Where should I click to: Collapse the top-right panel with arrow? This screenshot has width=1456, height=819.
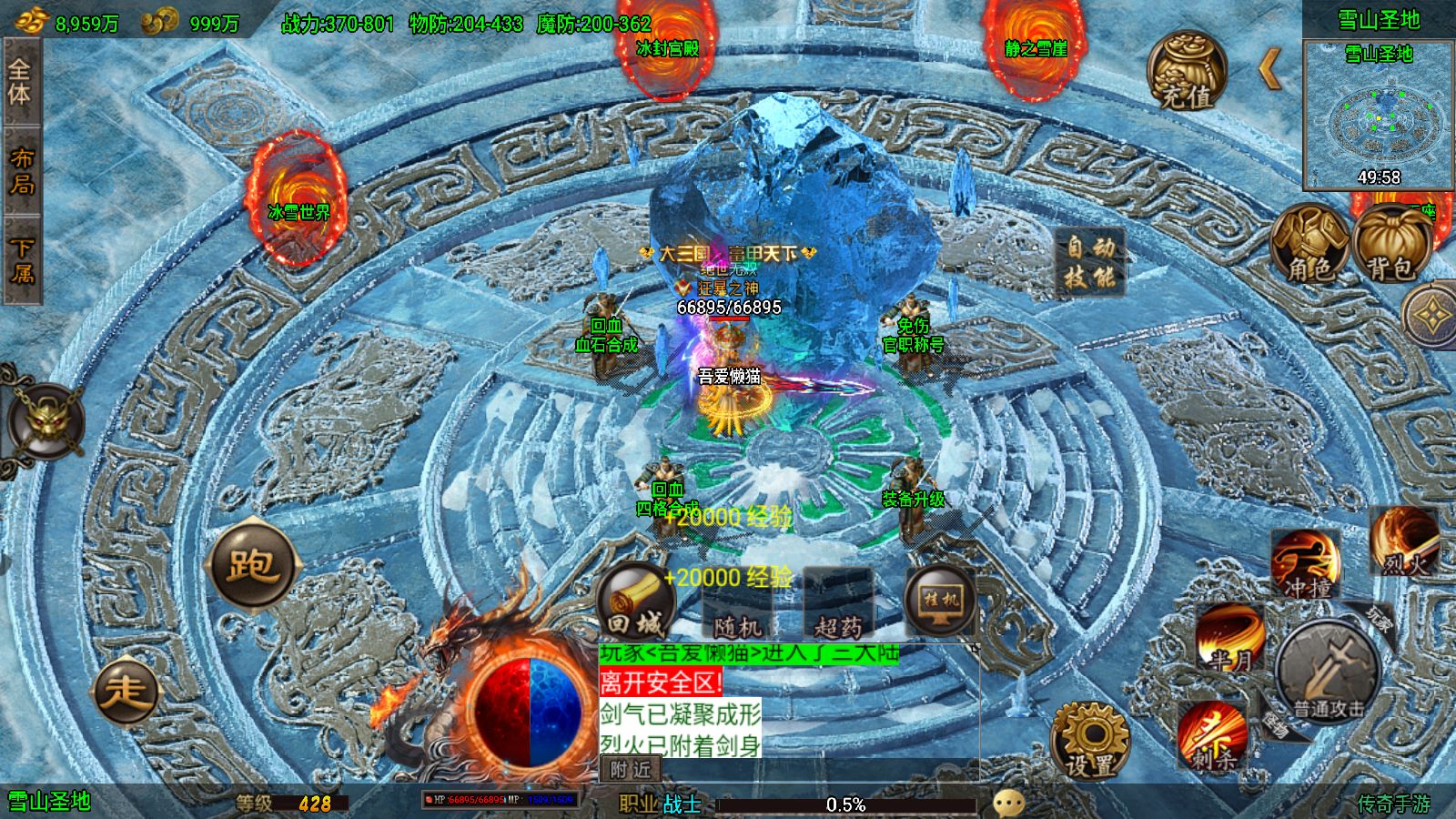1270,69
